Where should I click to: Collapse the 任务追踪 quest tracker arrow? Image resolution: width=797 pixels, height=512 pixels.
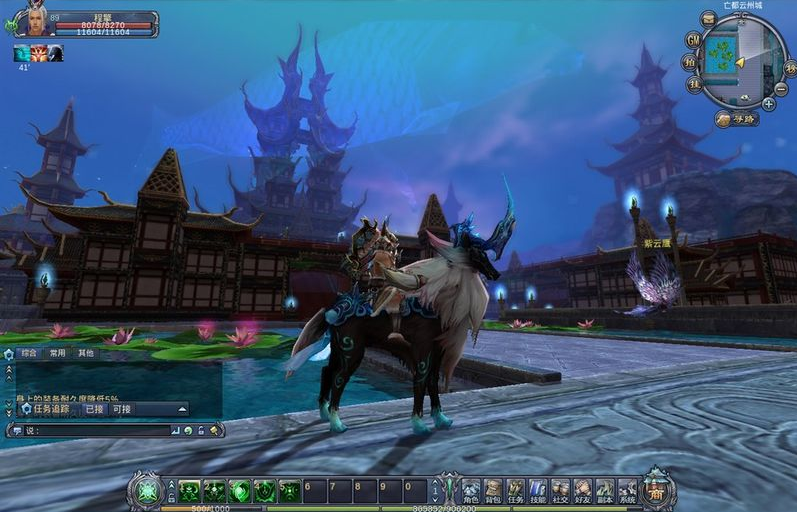(182, 409)
